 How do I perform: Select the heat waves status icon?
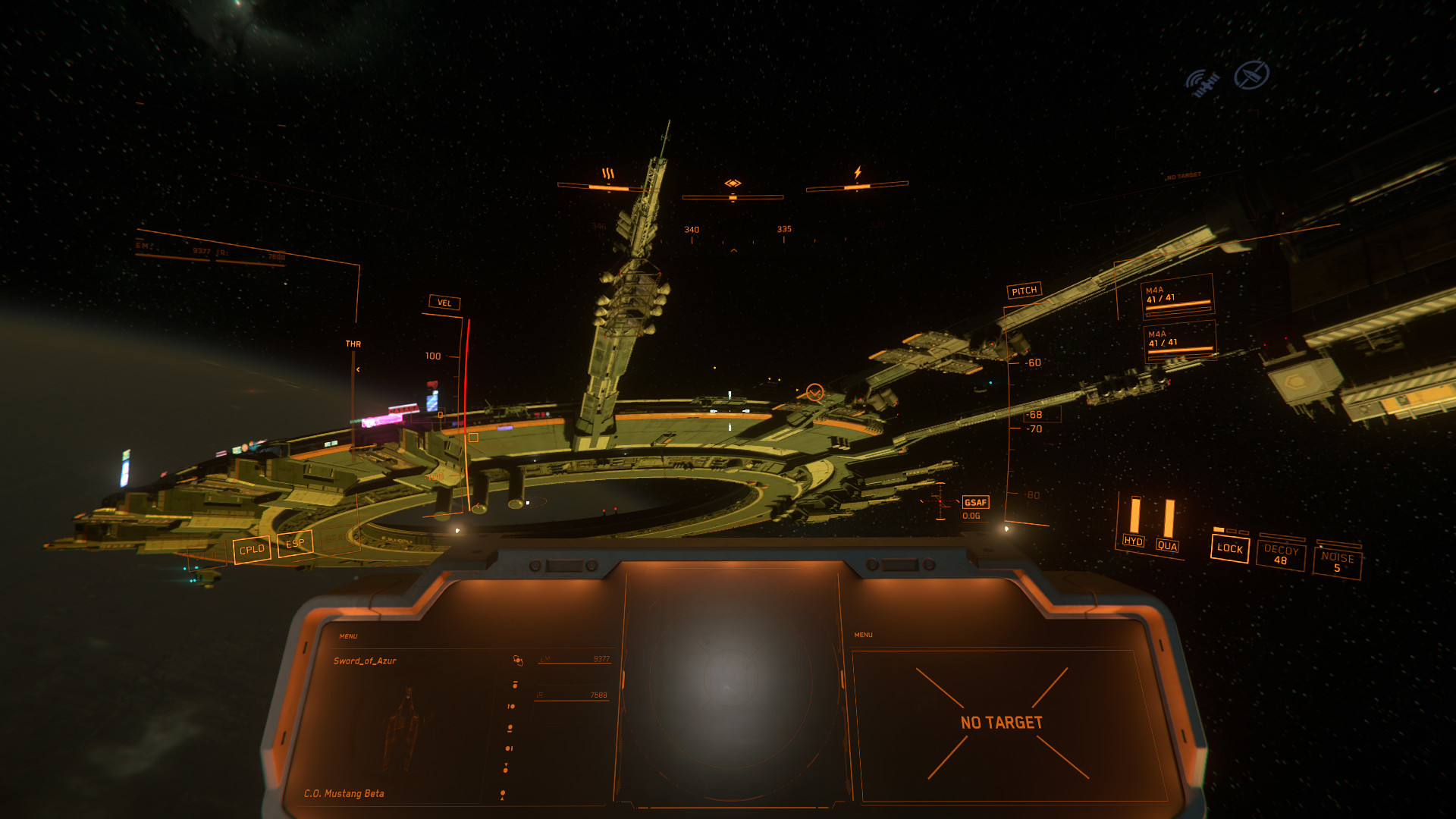pyautogui.click(x=608, y=174)
